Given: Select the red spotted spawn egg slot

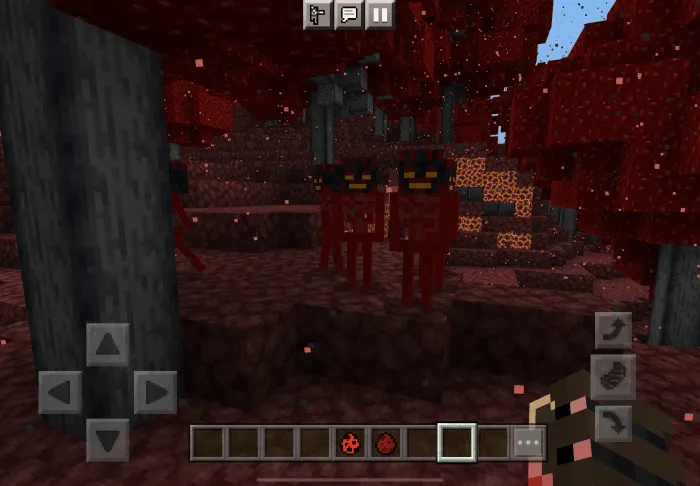Looking at the screenshot, I should [350, 442].
